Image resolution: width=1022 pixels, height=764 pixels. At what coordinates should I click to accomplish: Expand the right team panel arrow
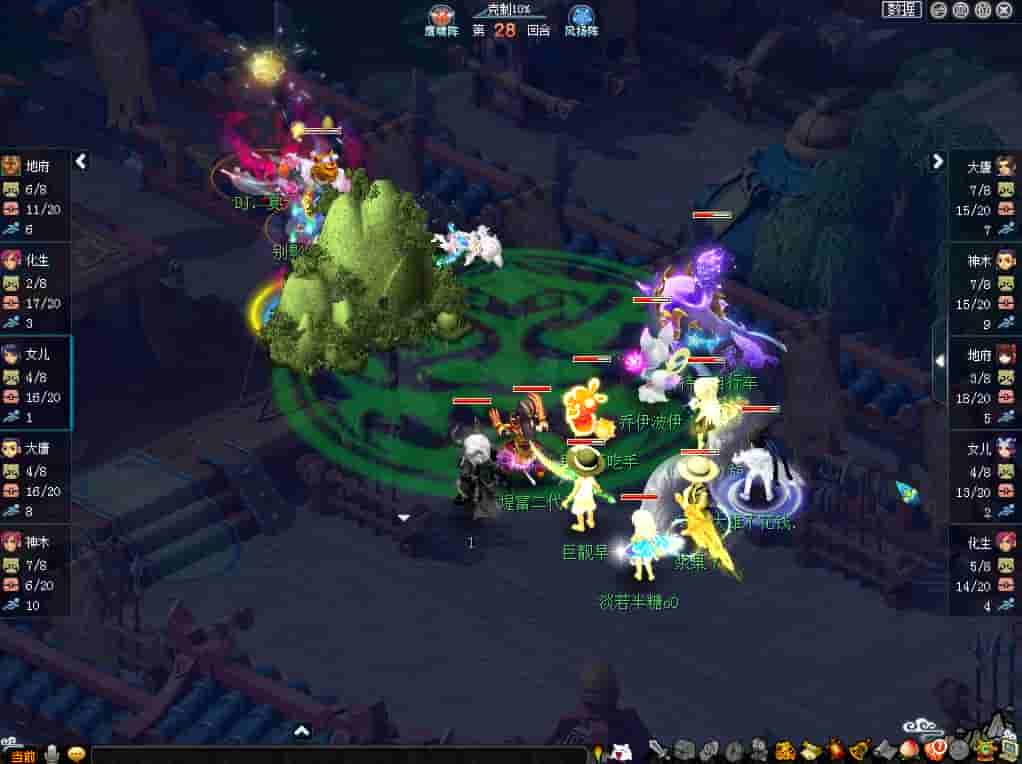pyautogui.click(x=938, y=161)
